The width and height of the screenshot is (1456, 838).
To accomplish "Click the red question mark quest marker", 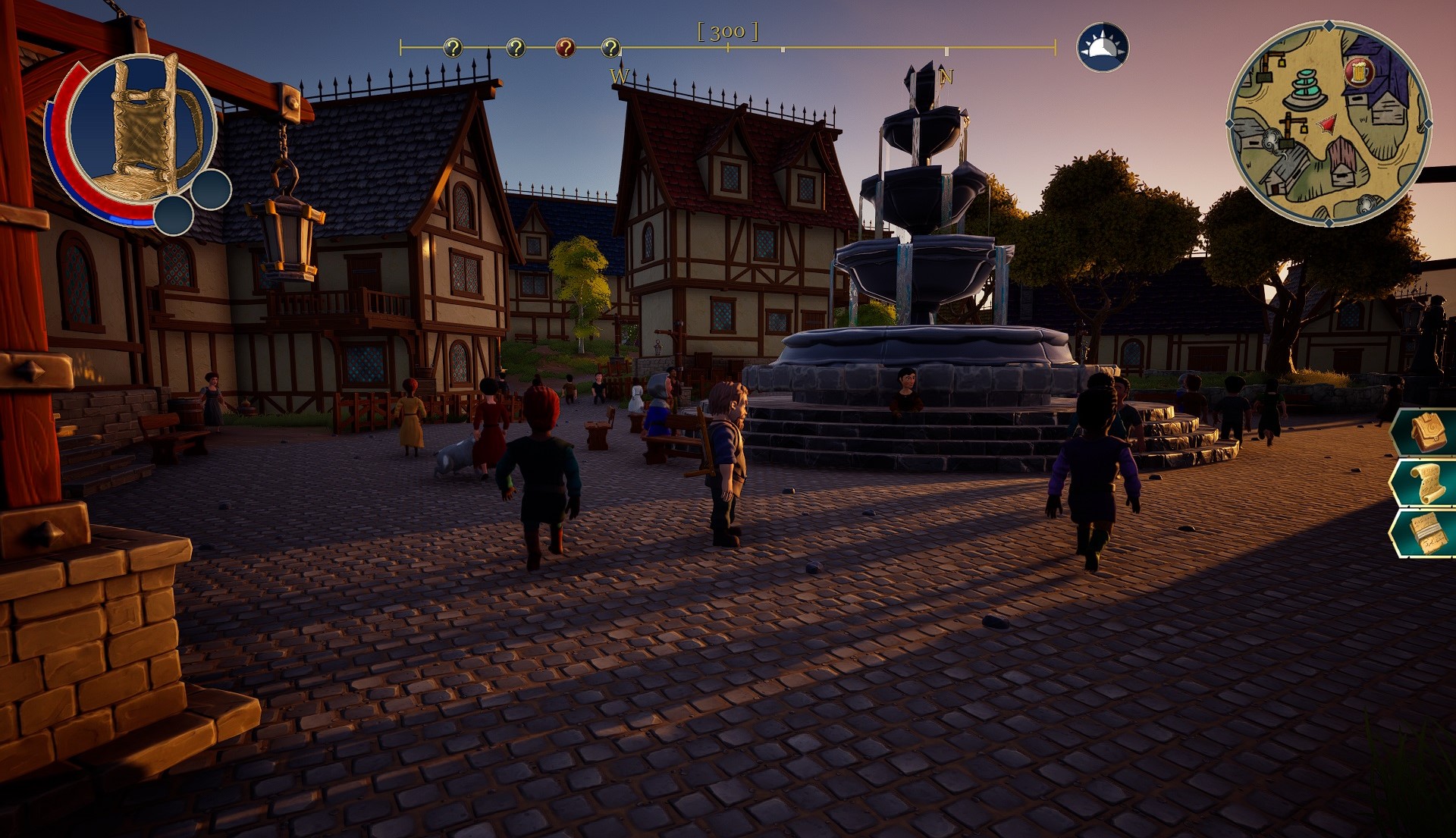I will coord(565,48).
